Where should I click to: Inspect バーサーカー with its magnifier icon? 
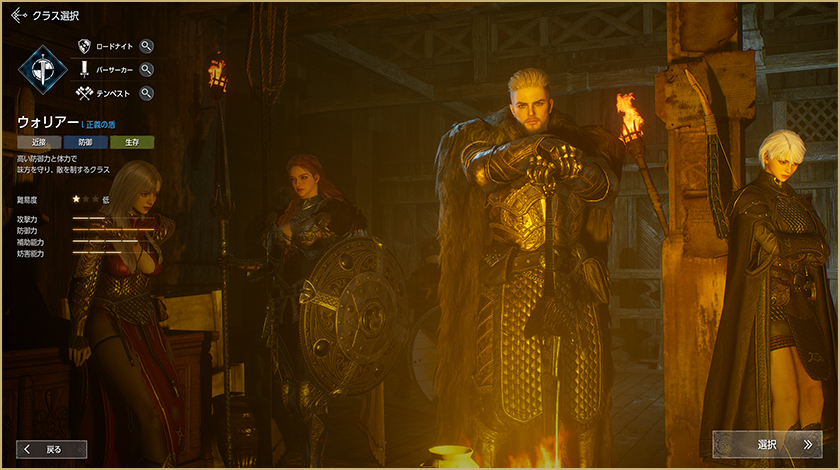tap(147, 70)
